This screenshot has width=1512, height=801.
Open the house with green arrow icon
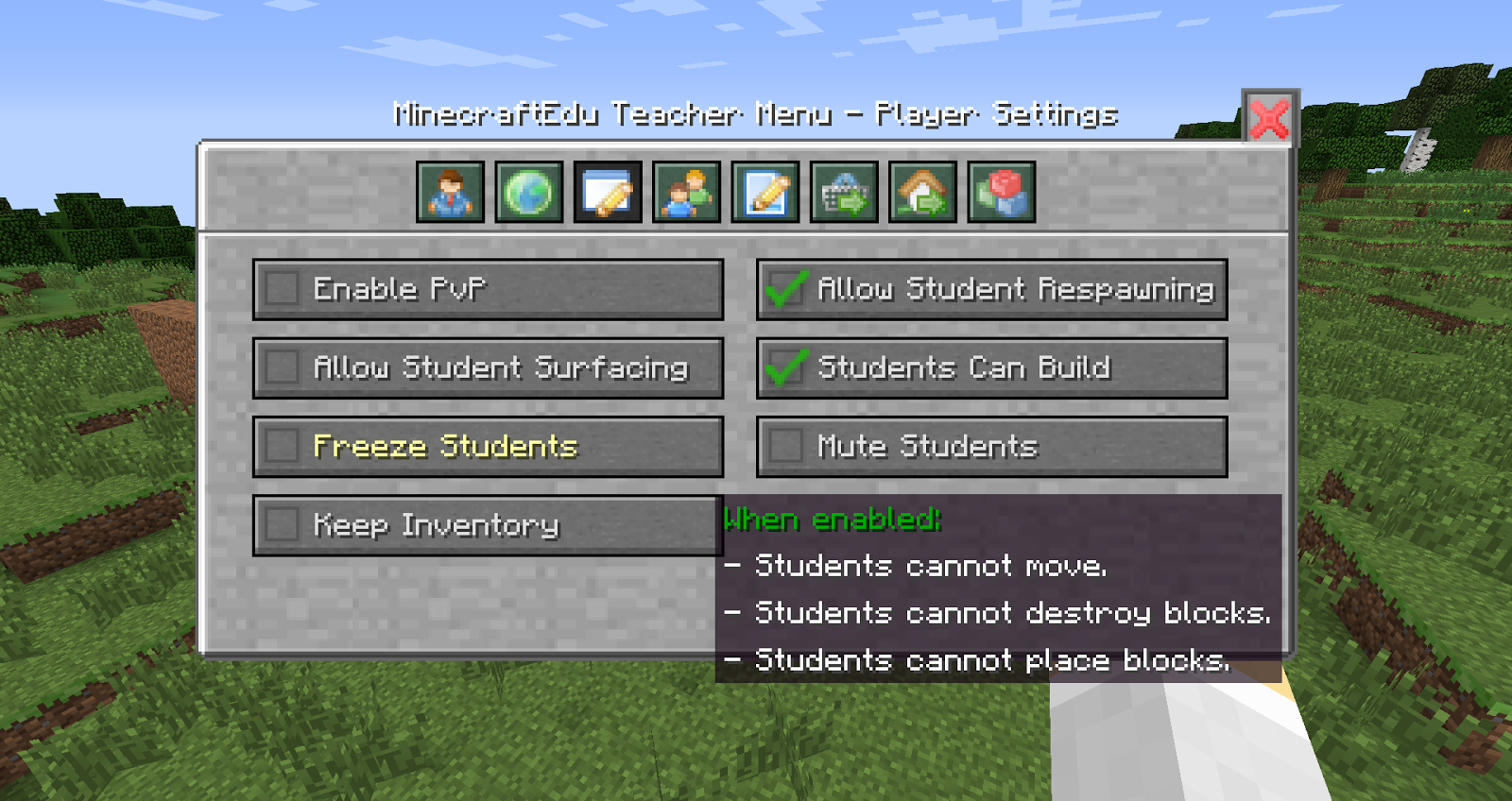click(919, 193)
